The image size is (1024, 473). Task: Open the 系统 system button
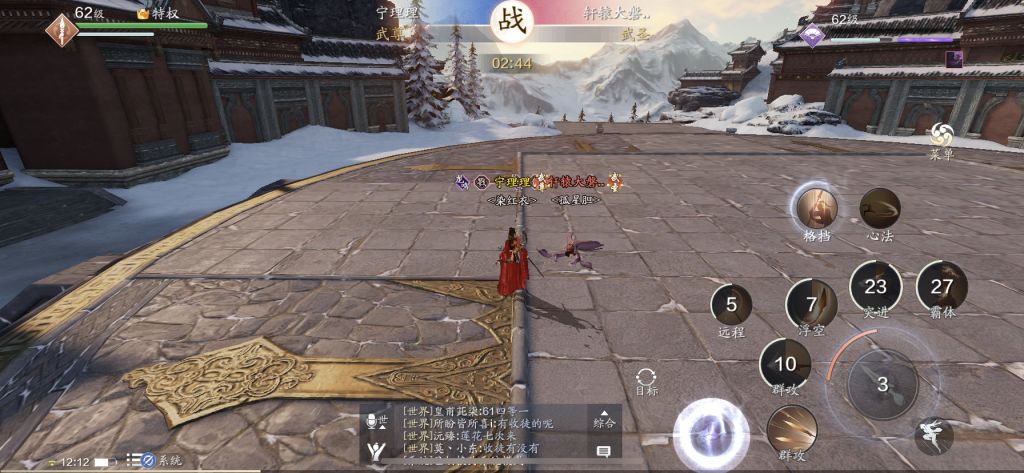(160, 460)
